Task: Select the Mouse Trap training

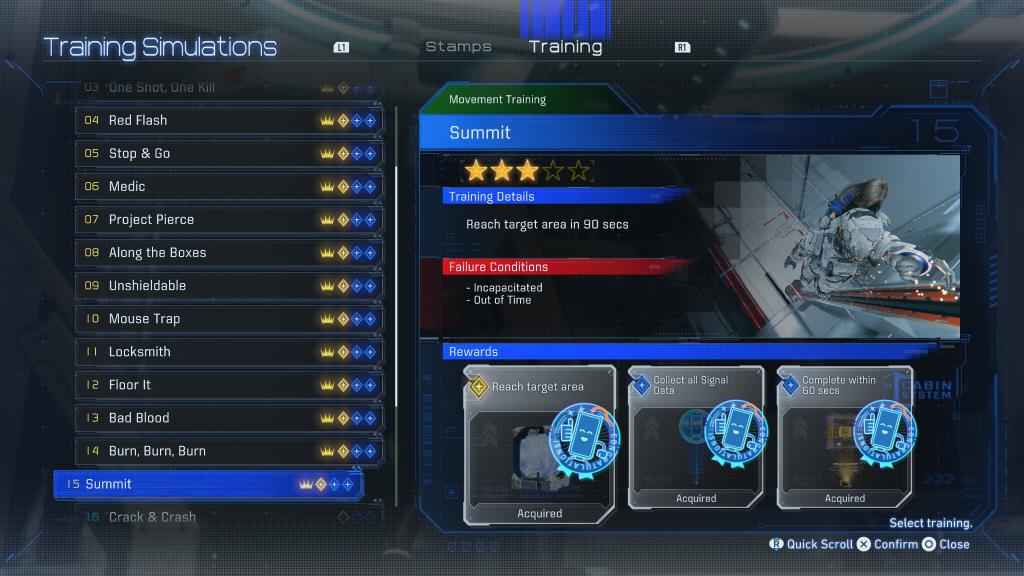Action: 229,318
